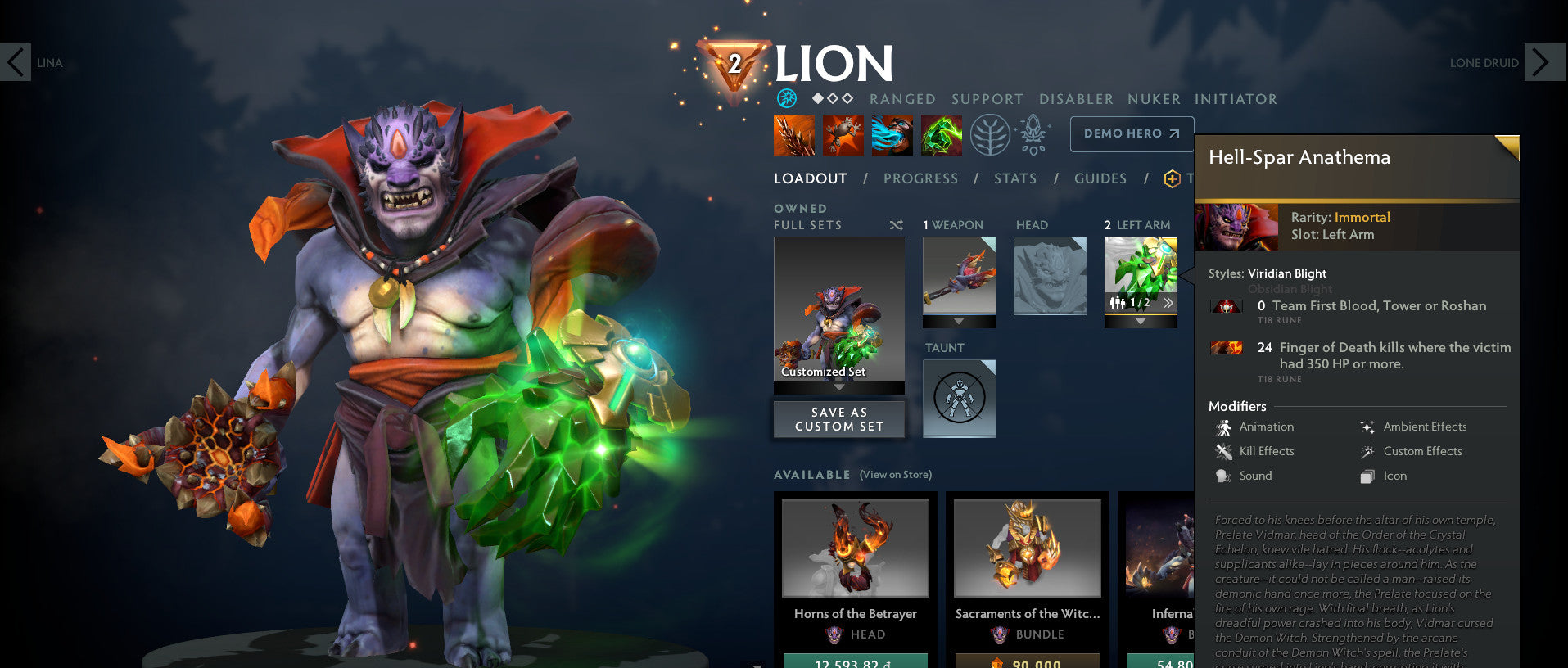Image resolution: width=1568 pixels, height=668 pixels.
Task: Open the Head slot dropdown arrow
Action: (1050, 322)
